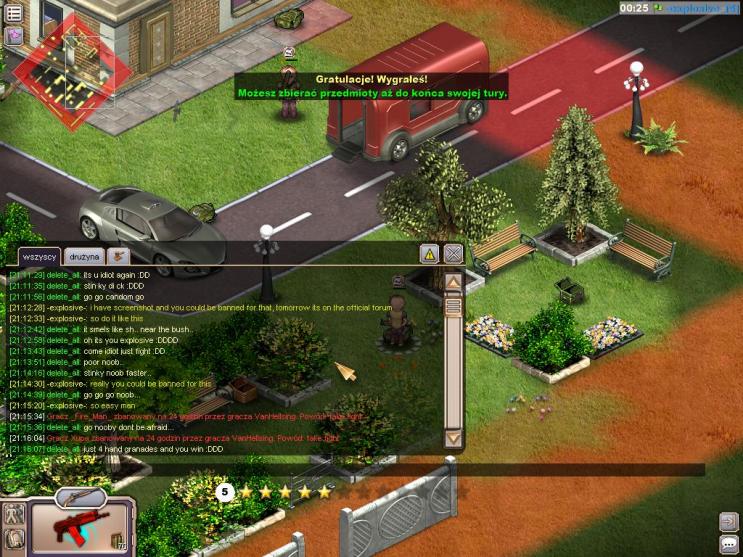This screenshot has height=557, width=743.
Task: Click the purple icon below the menu button
Action: click(14, 36)
